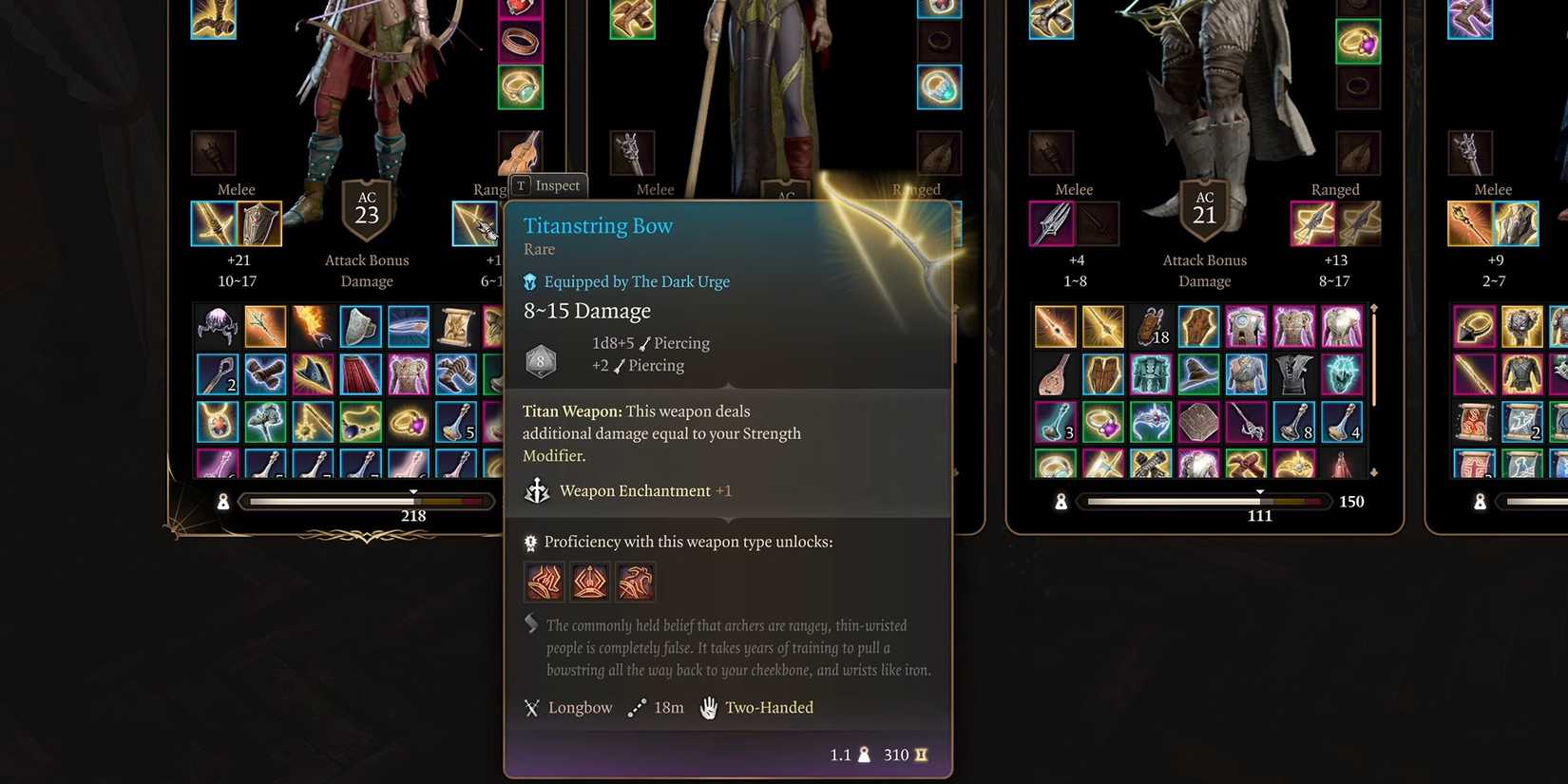Click the Two-Handed hand icon in the tooltip
This screenshot has width=1568, height=784.
click(x=707, y=707)
